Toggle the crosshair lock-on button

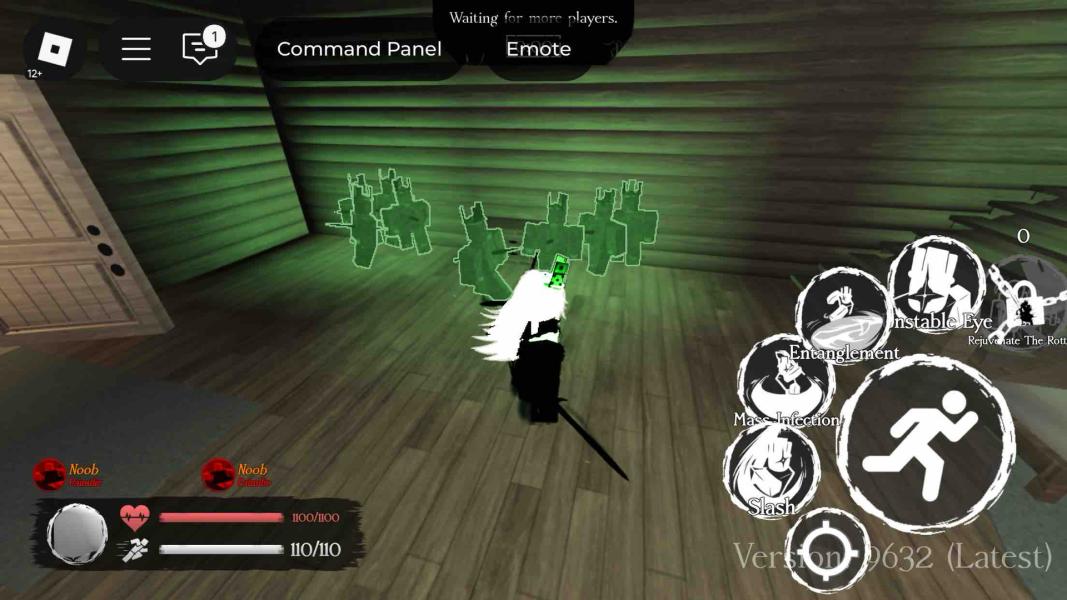tap(827, 551)
